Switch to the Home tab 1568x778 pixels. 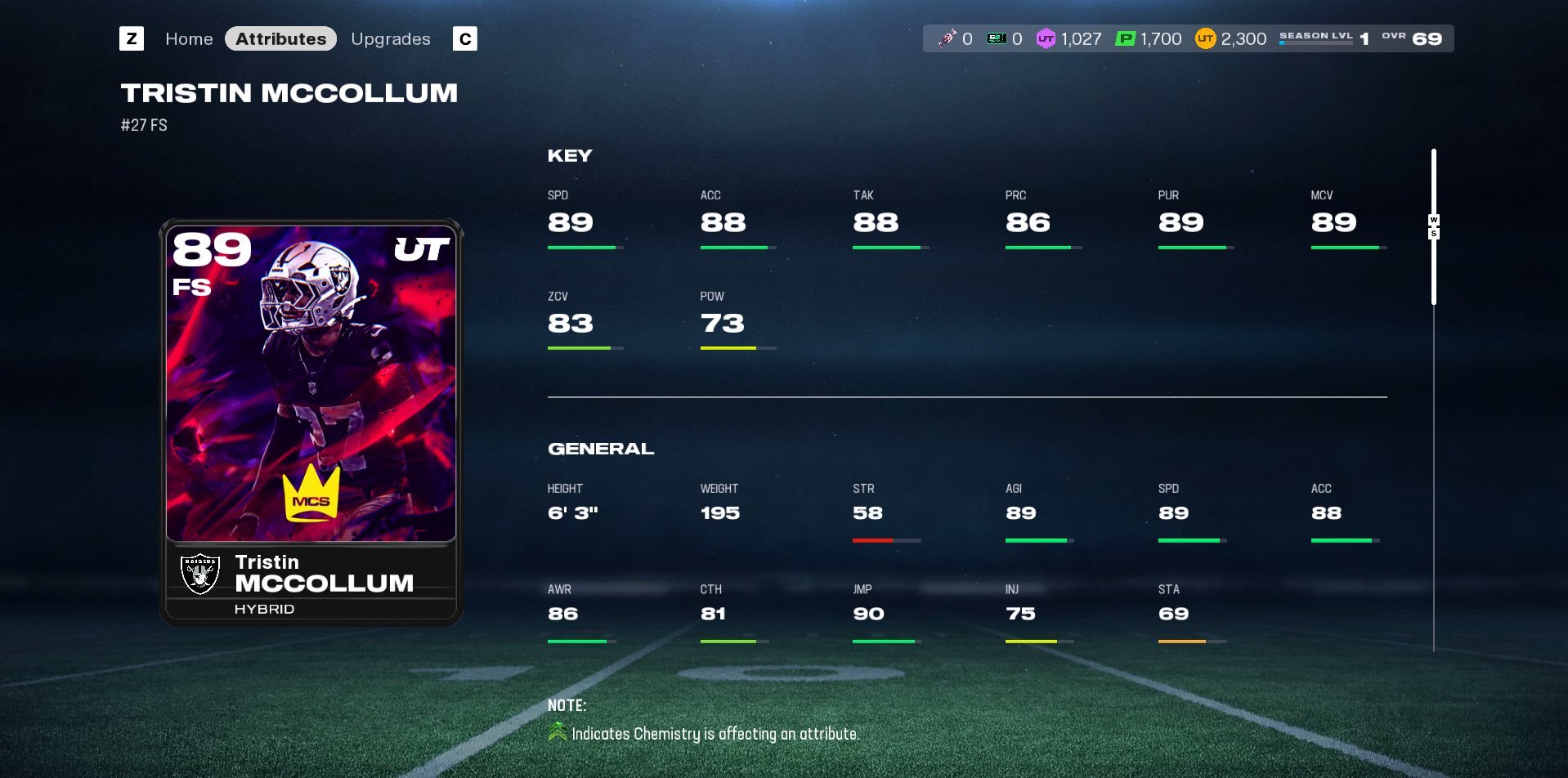pyautogui.click(x=189, y=38)
